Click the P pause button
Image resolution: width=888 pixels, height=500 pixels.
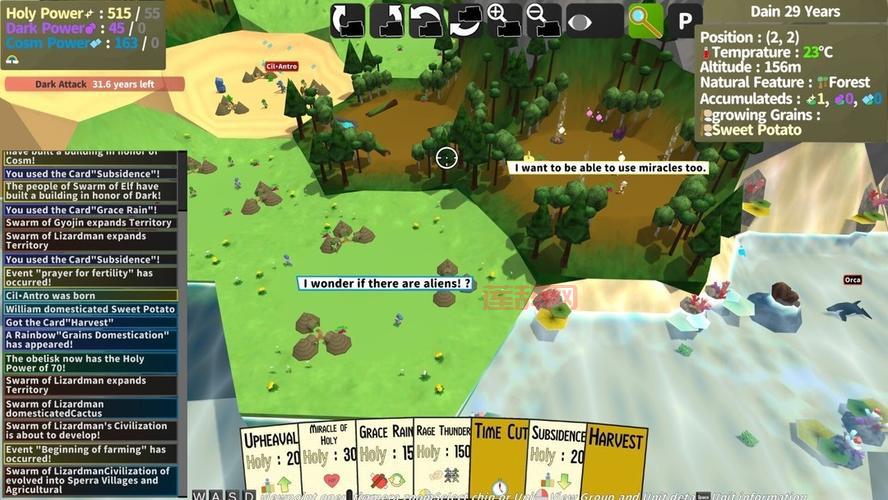click(685, 21)
